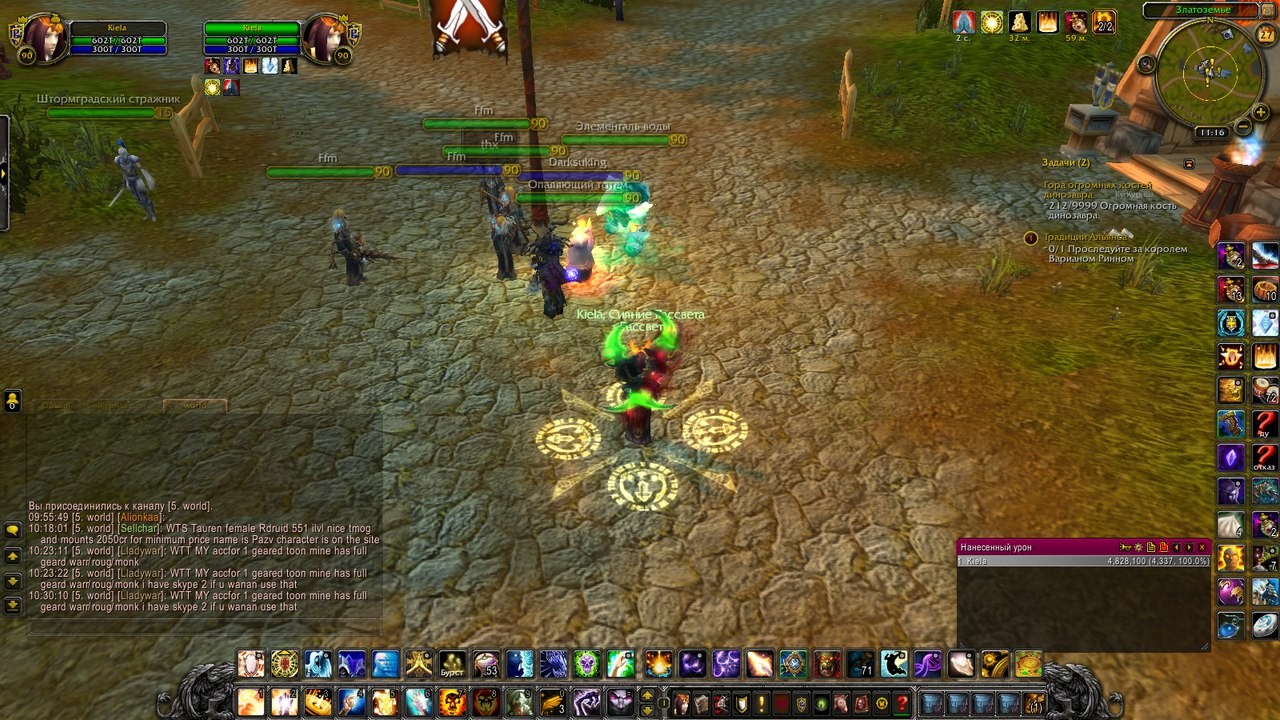Click the yellow exclamation quest log button
Screen dimensions: 1280x720
click(x=761, y=703)
